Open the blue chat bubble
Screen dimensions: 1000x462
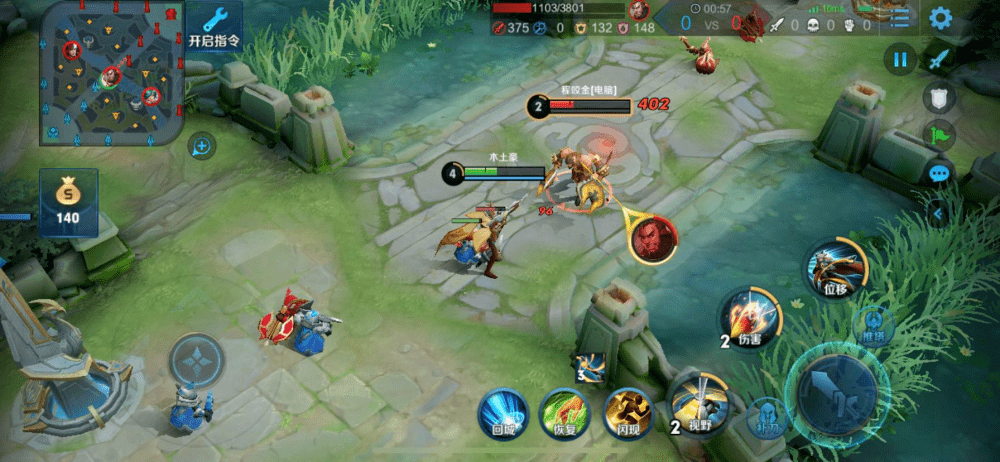(x=939, y=172)
